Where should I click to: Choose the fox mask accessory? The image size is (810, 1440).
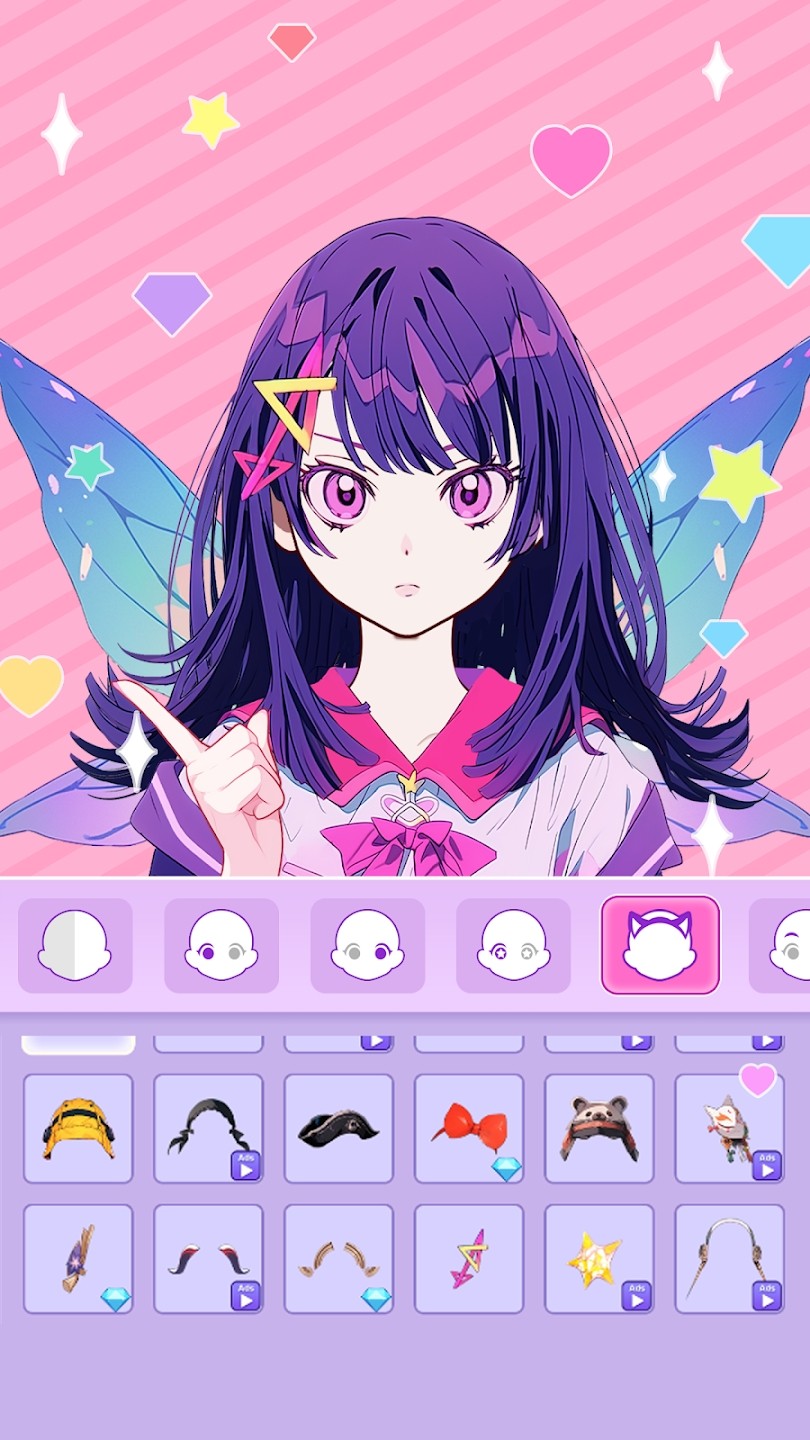[729, 1128]
